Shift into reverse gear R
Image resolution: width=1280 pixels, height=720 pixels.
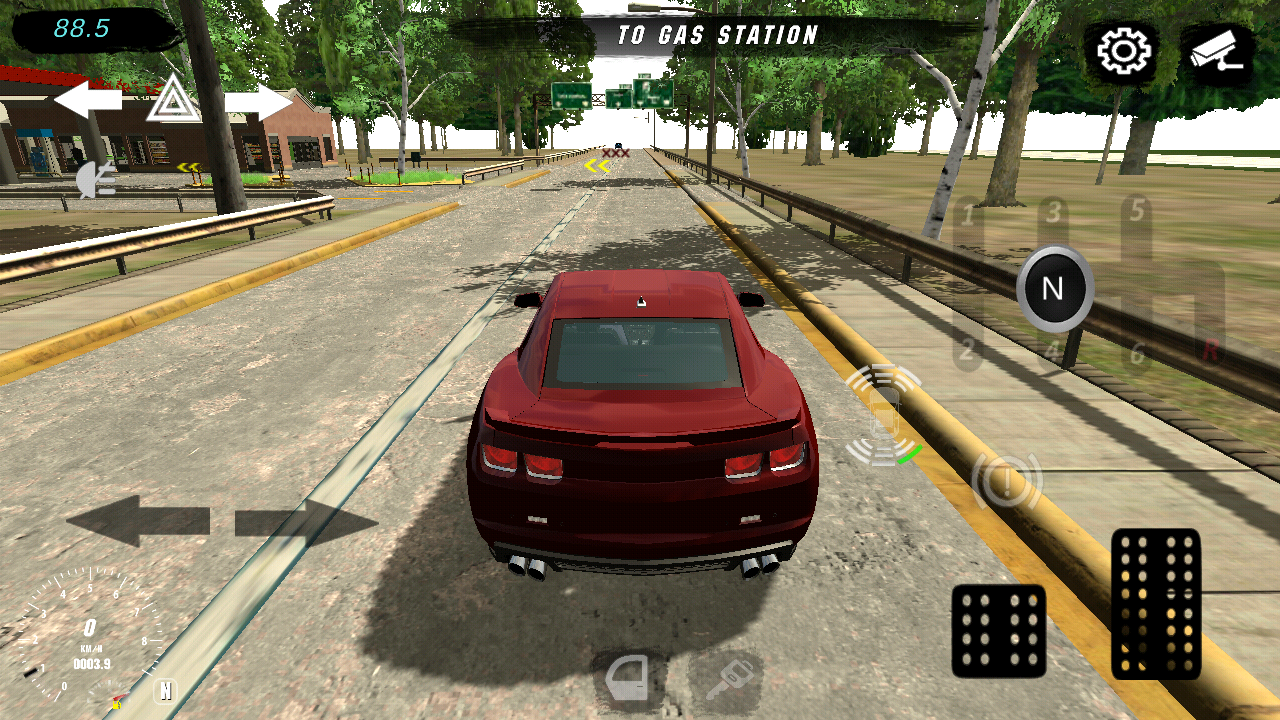1211,350
